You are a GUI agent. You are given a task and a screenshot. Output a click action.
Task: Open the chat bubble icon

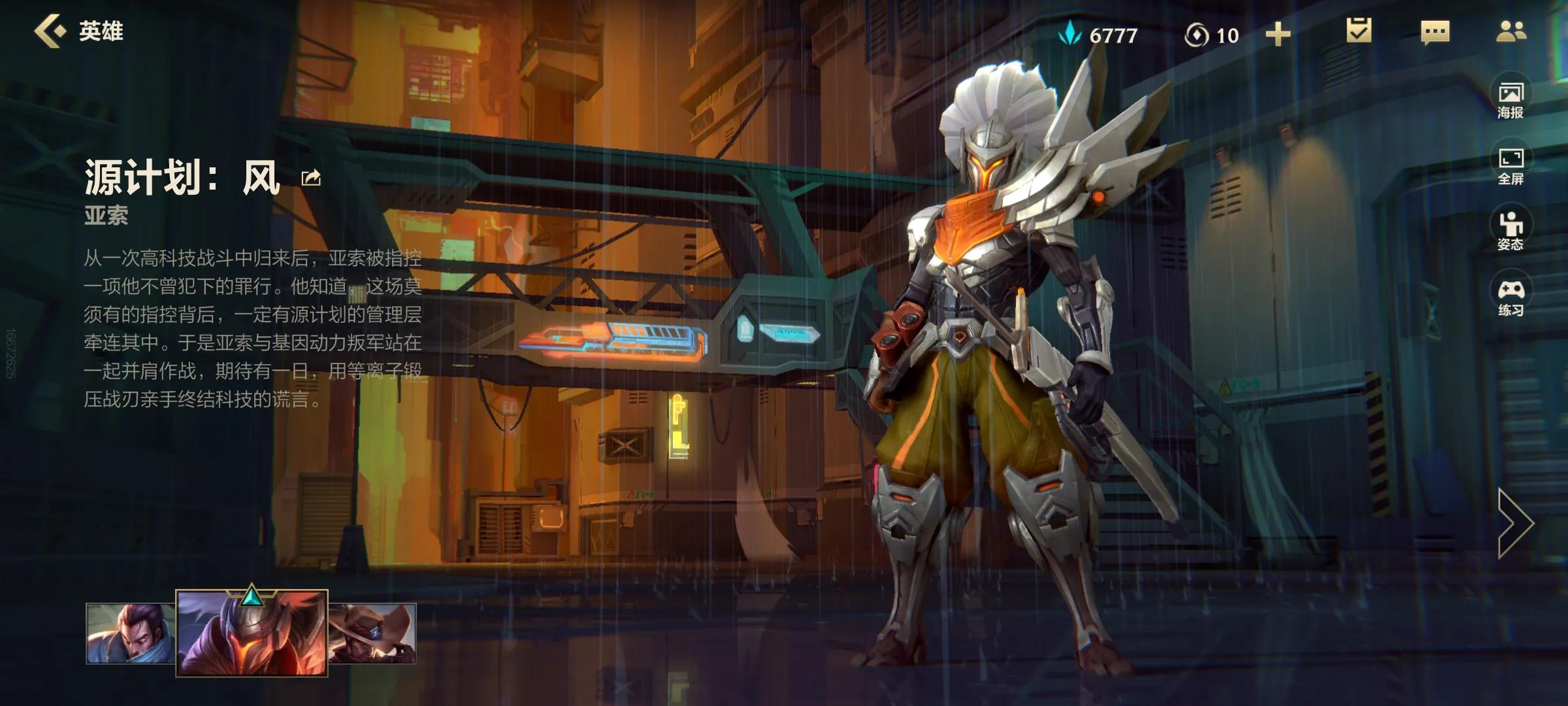pyautogui.click(x=1435, y=32)
